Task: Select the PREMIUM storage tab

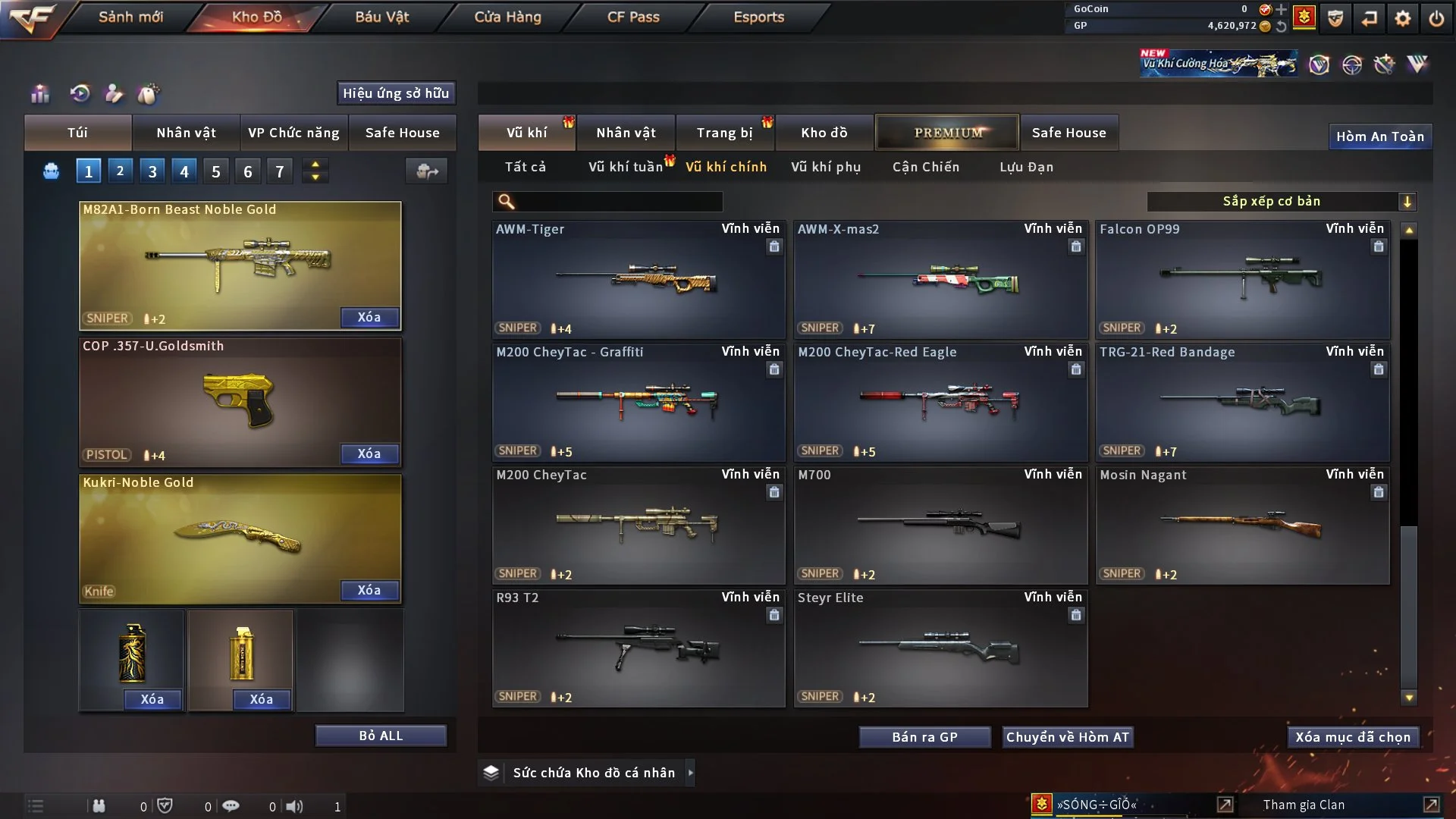Action: tap(948, 133)
